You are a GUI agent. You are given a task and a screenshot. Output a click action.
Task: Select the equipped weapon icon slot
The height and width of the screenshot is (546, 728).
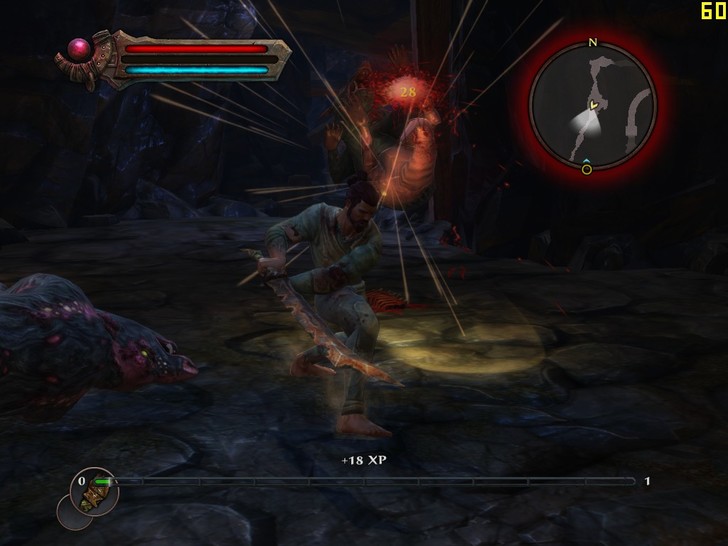97,494
